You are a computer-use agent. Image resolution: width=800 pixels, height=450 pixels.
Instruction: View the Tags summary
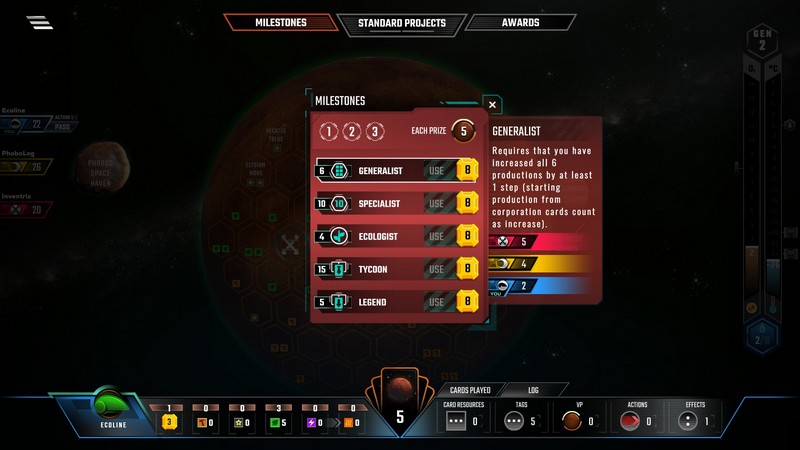(520, 417)
